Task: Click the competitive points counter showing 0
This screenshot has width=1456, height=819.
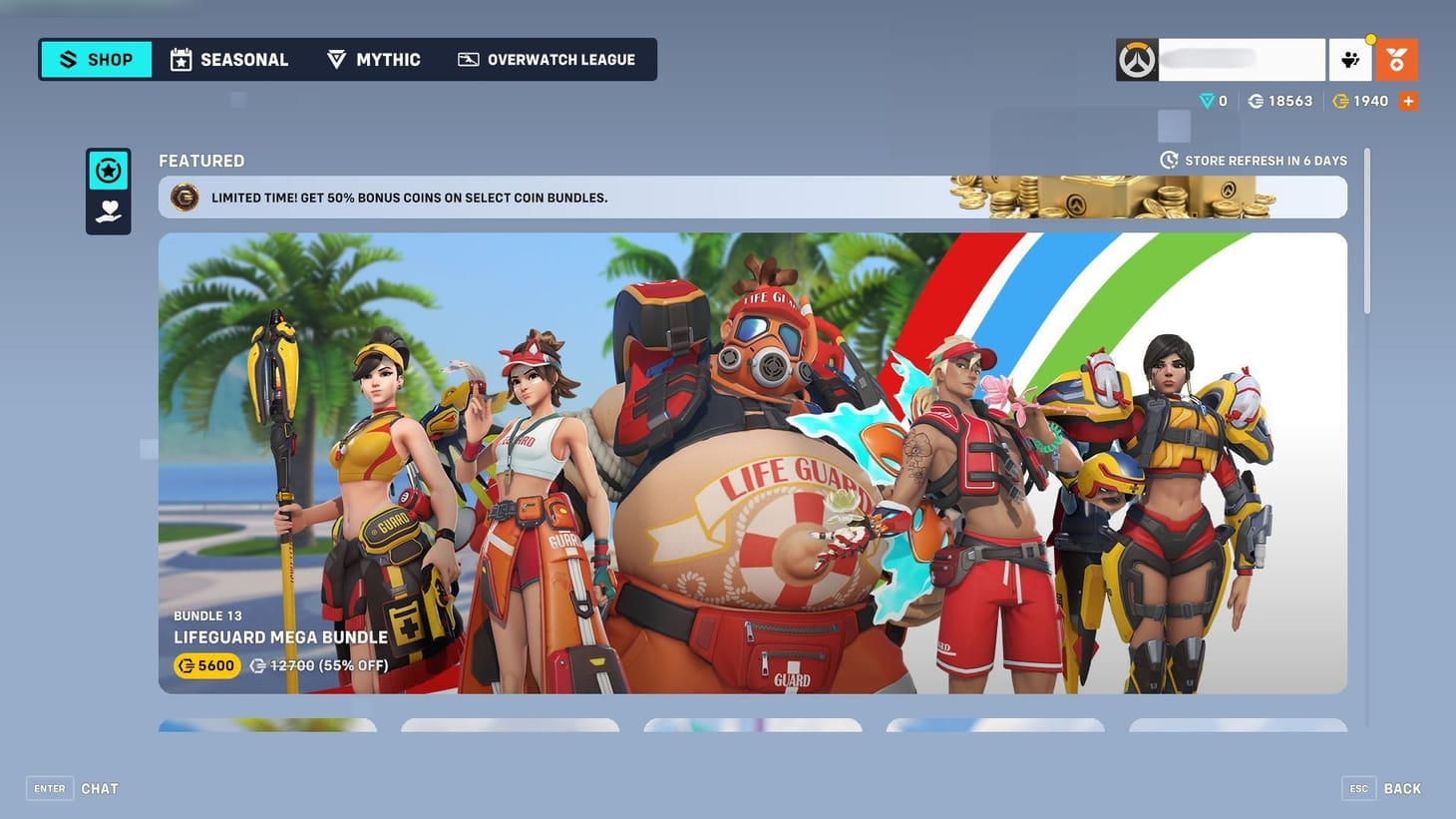Action: point(1212,101)
